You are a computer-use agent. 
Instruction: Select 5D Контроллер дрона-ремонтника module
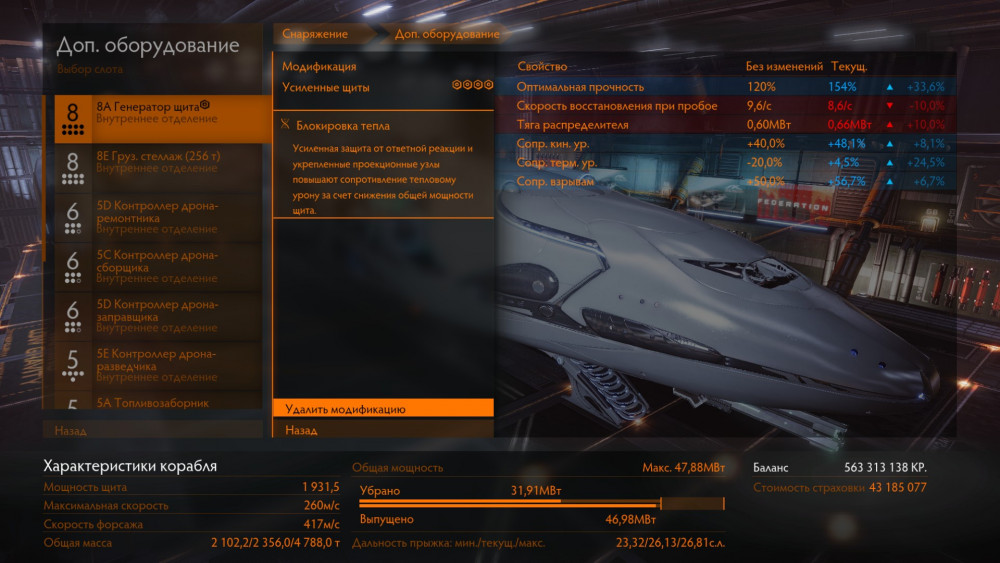tap(160, 217)
